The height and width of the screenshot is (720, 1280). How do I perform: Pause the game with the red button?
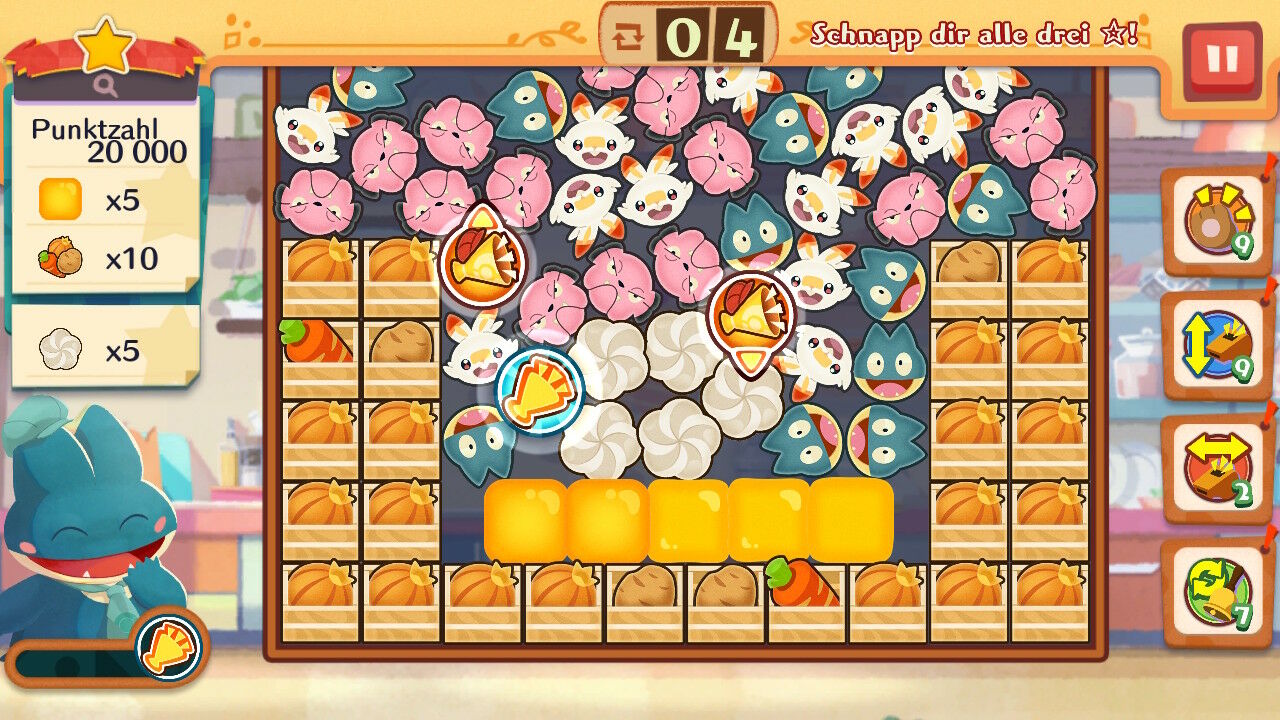(1221, 60)
